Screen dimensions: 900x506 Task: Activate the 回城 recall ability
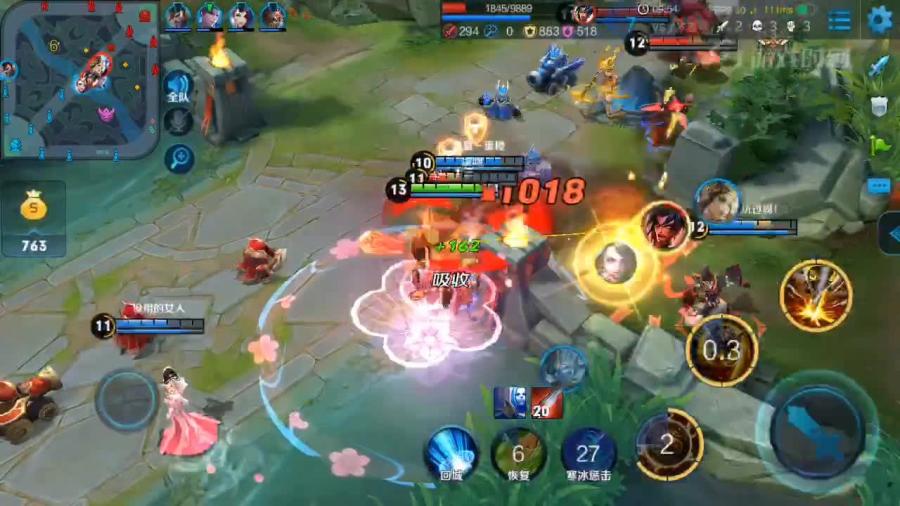pyautogui.click(x=450, y=453)
